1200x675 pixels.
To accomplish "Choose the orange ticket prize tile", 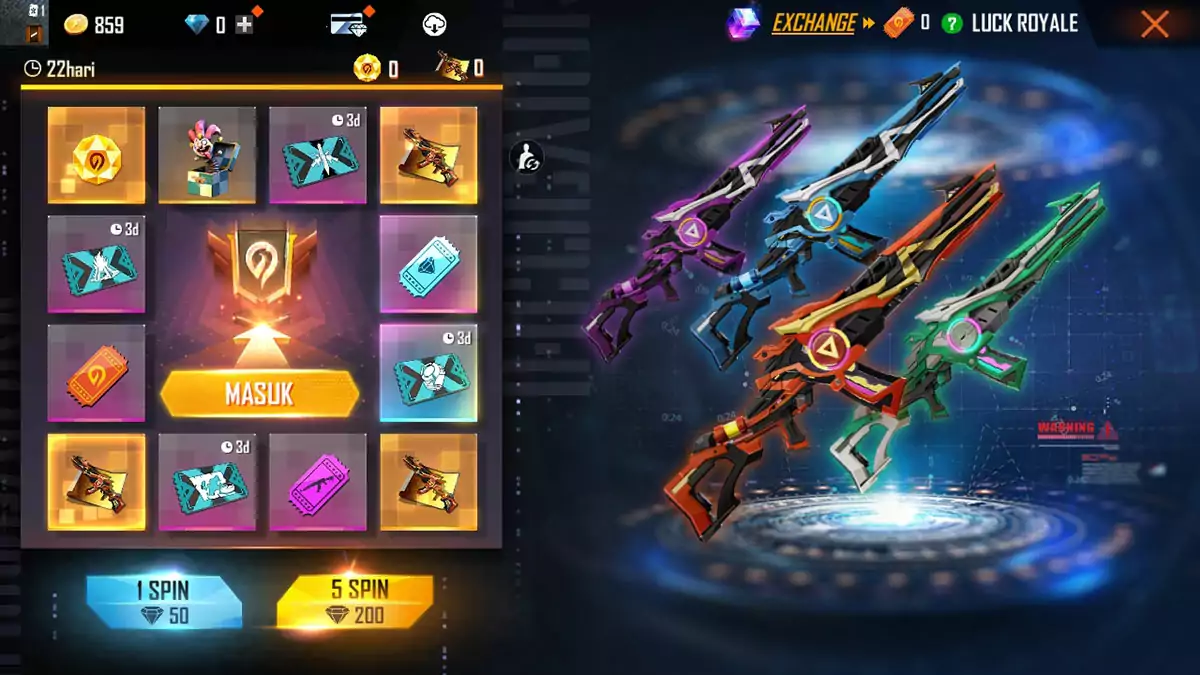I will coord(96,373).
